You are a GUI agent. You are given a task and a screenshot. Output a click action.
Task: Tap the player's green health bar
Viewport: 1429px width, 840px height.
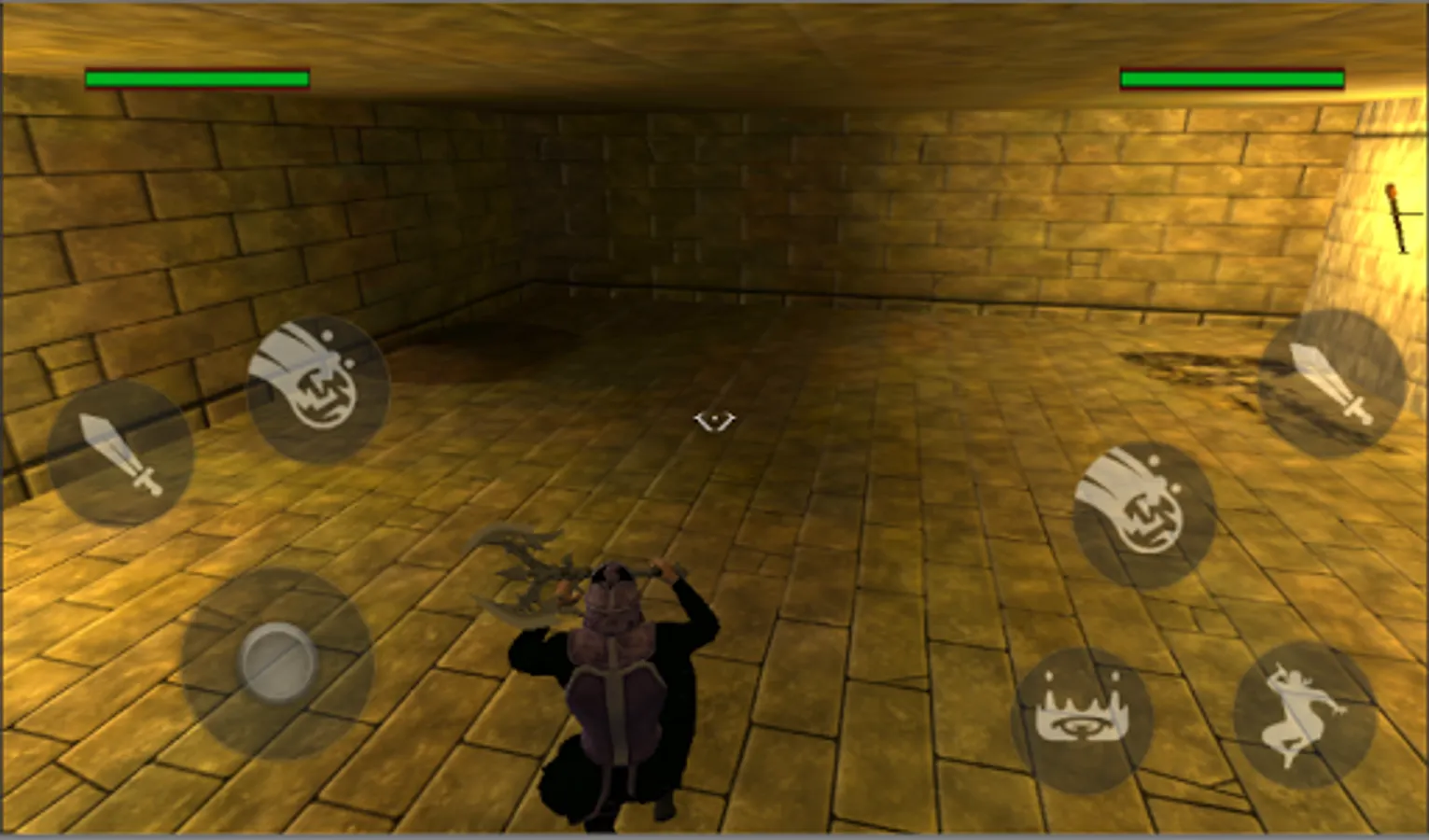pos(196,78)
